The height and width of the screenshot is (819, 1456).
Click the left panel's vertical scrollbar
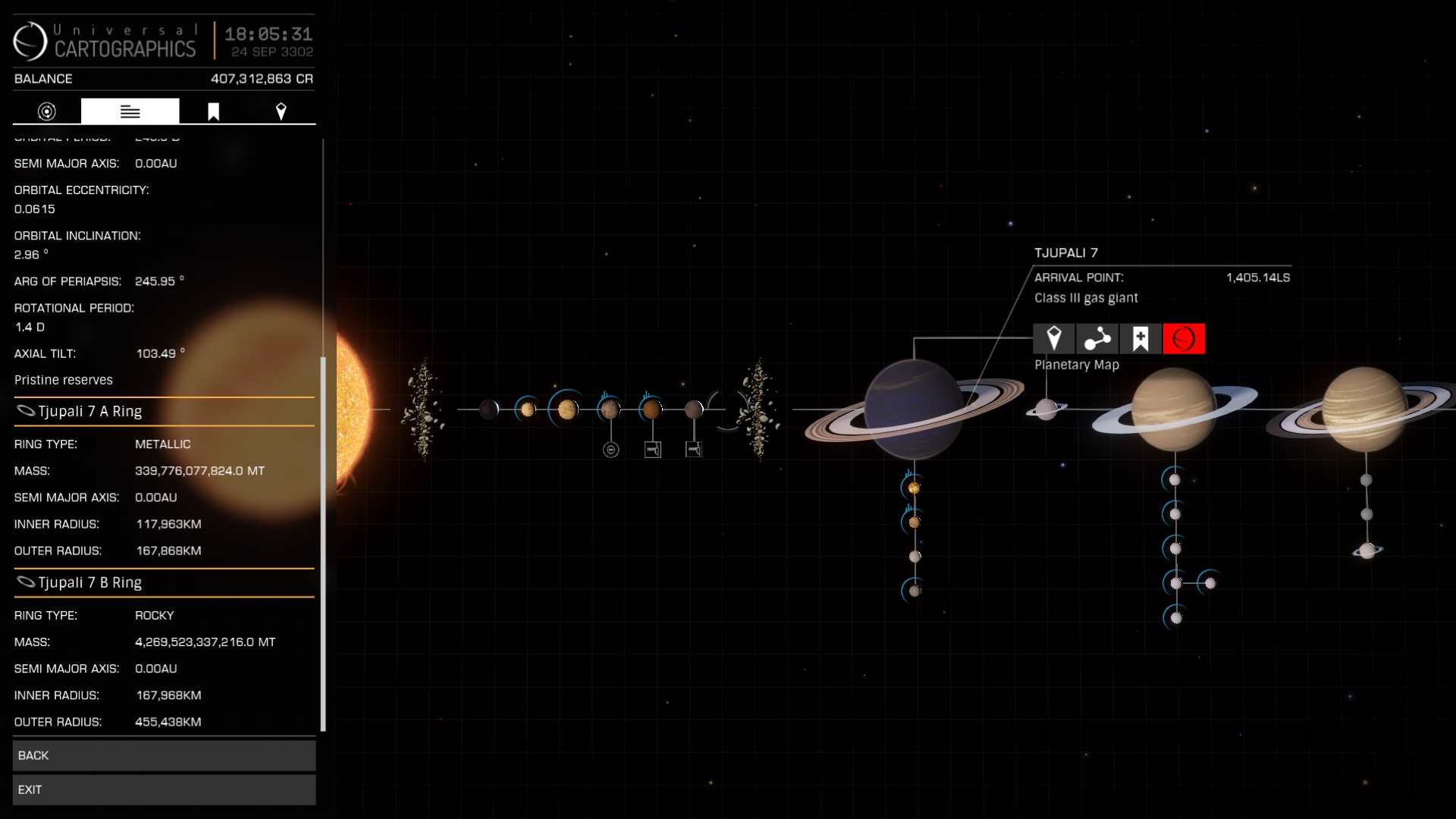pyautogui.click(x=323, y=542)
